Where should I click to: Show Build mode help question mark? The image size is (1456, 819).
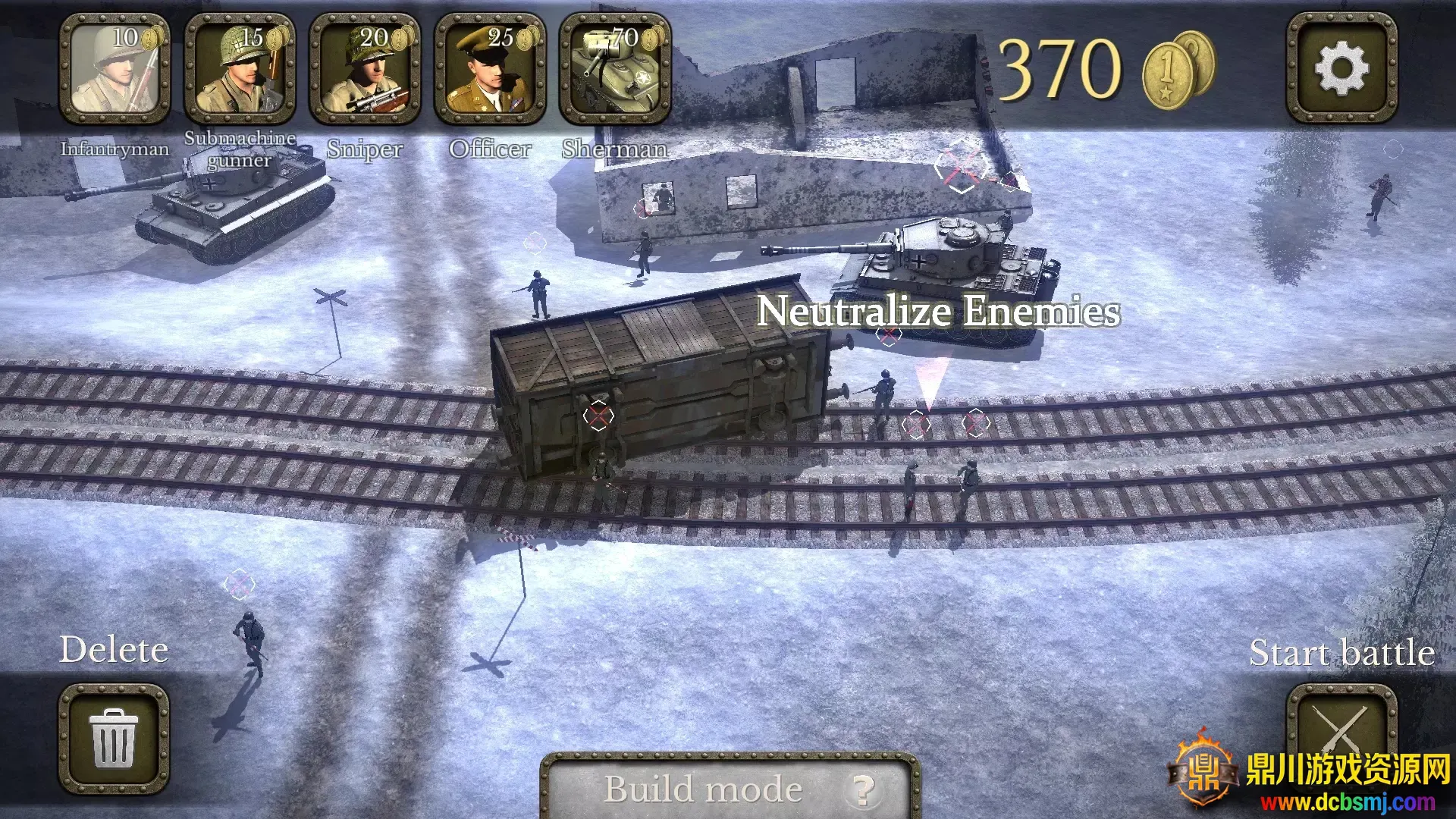click(x=863, y=790)
